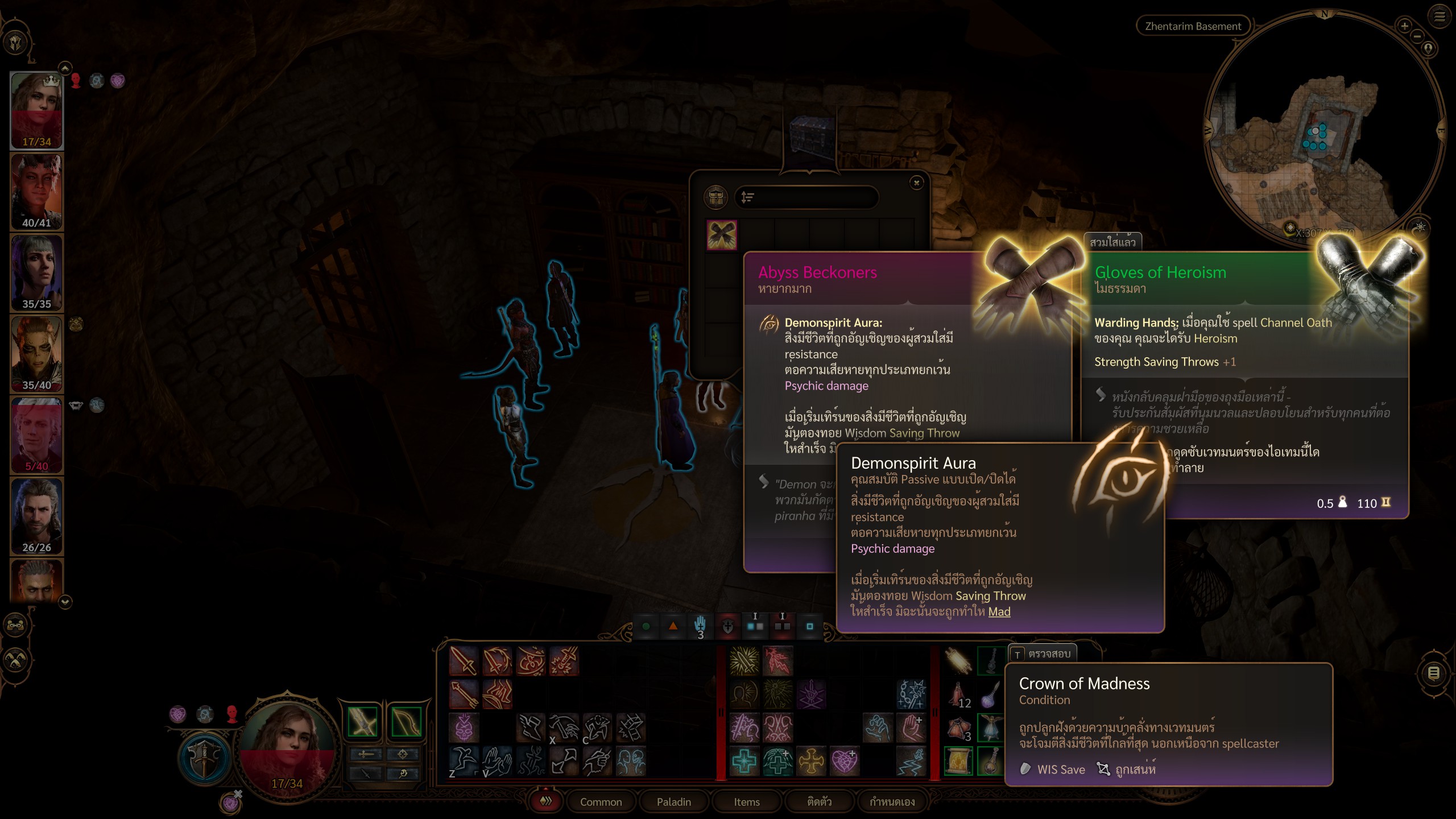1456x819 pixels.
Task: Choose the party portrait with 26/26 health
Action: [37, 515]
